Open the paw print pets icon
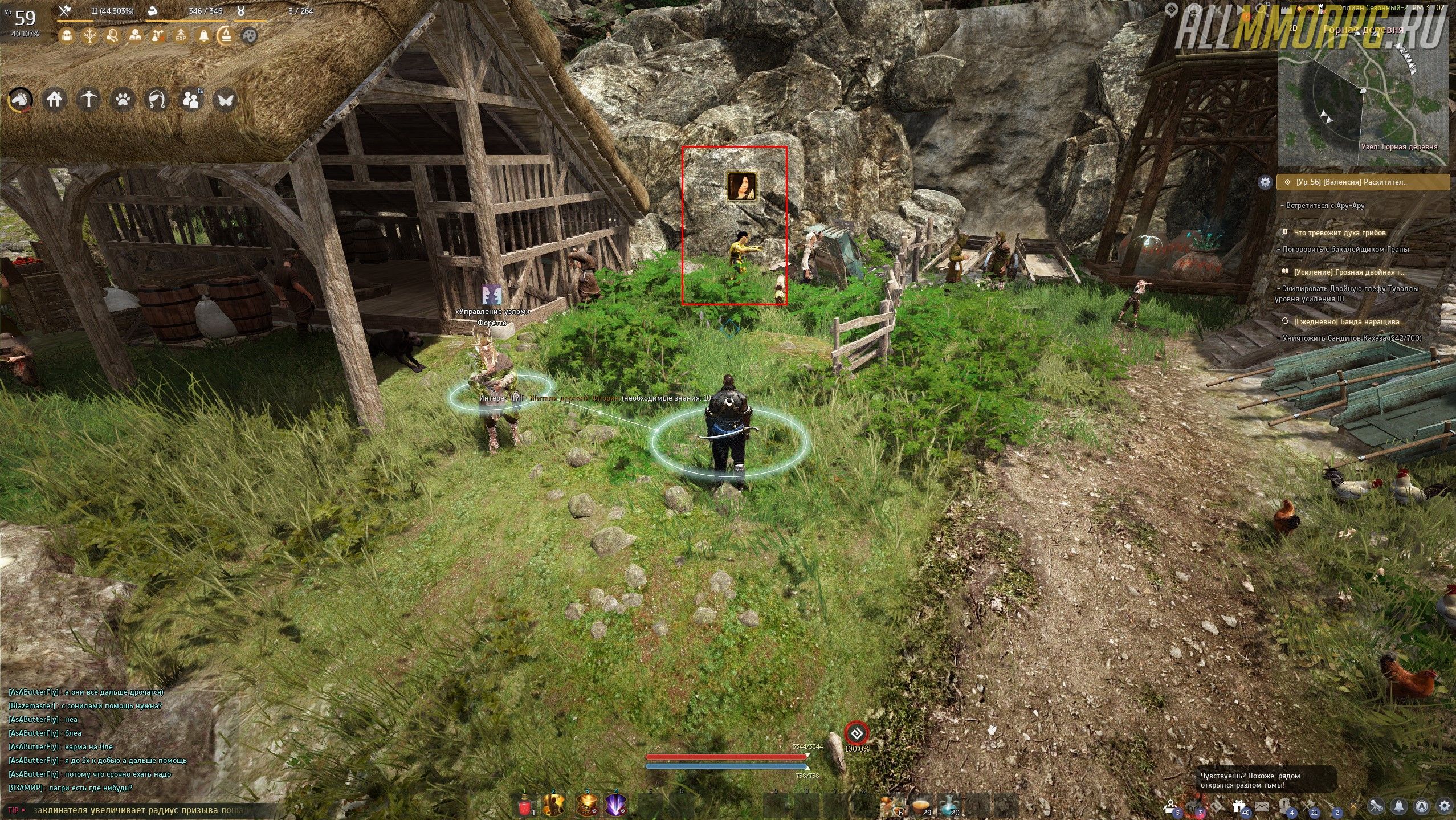This screenshot has width=1456, height=820. (x=123, y=100)
